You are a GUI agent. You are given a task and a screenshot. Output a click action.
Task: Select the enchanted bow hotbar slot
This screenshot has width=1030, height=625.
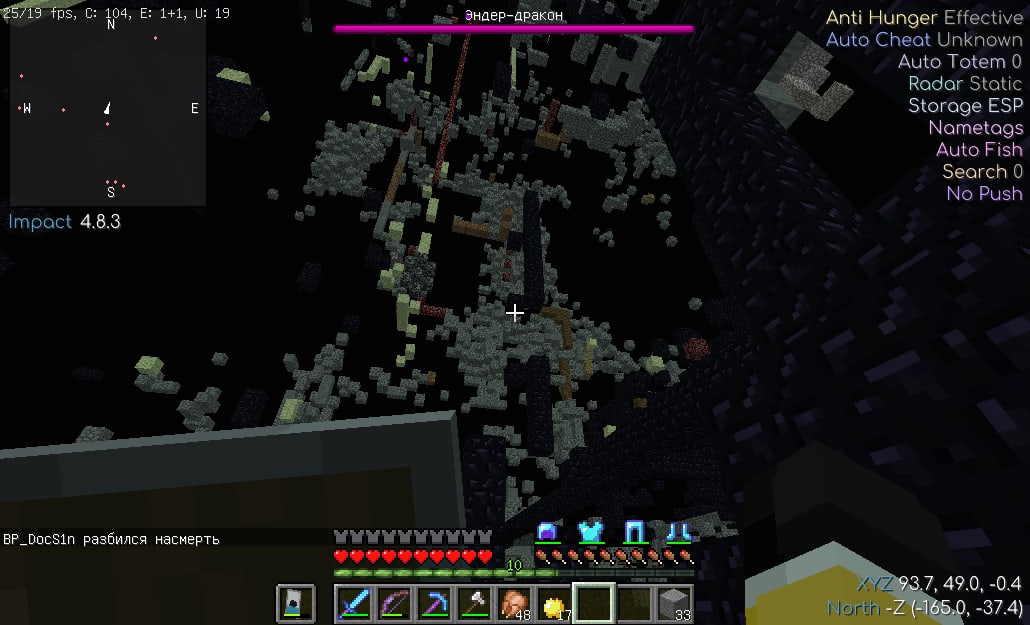394,604
